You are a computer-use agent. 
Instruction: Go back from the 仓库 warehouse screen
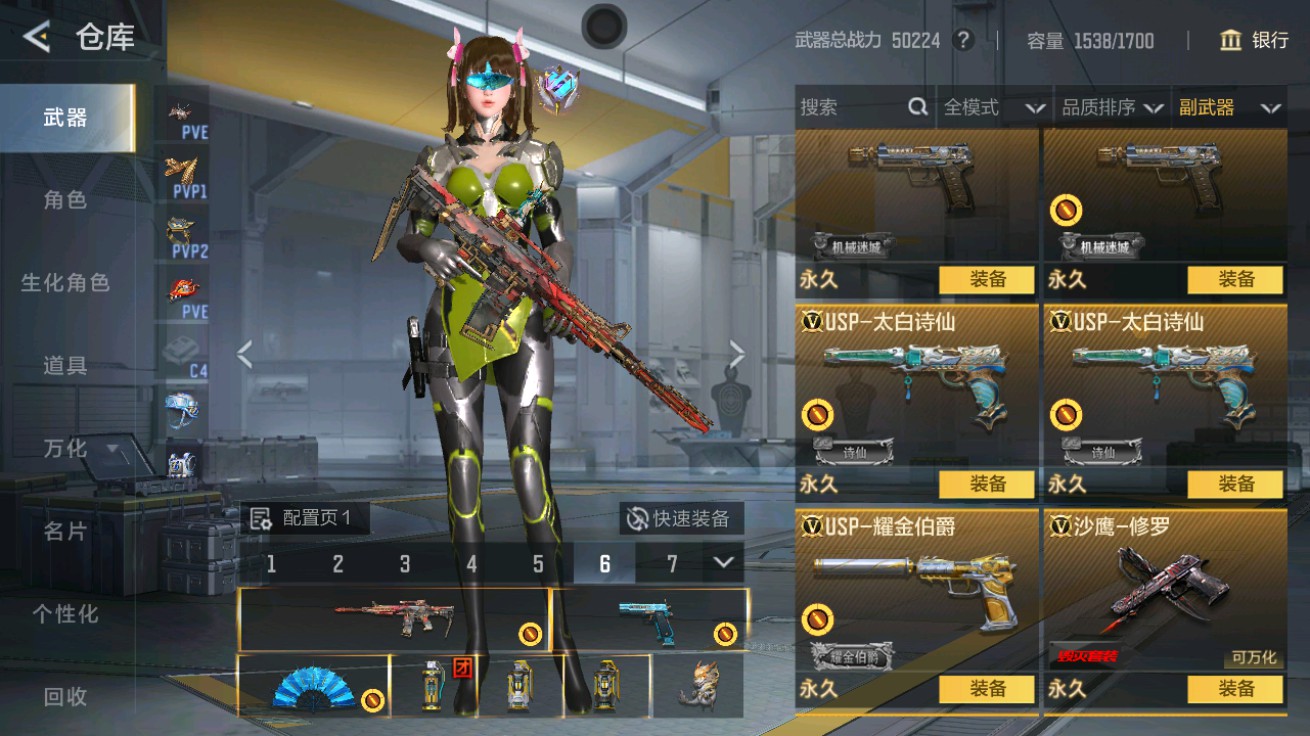coord(37,38)
